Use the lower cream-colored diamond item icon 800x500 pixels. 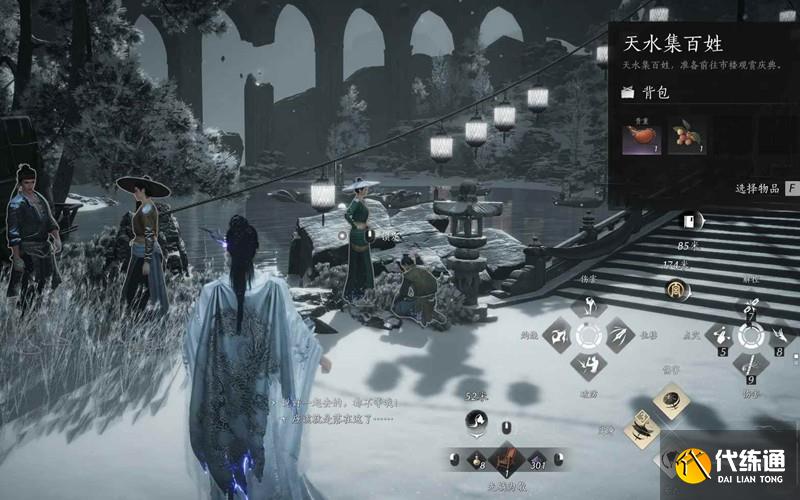[640, 432]
